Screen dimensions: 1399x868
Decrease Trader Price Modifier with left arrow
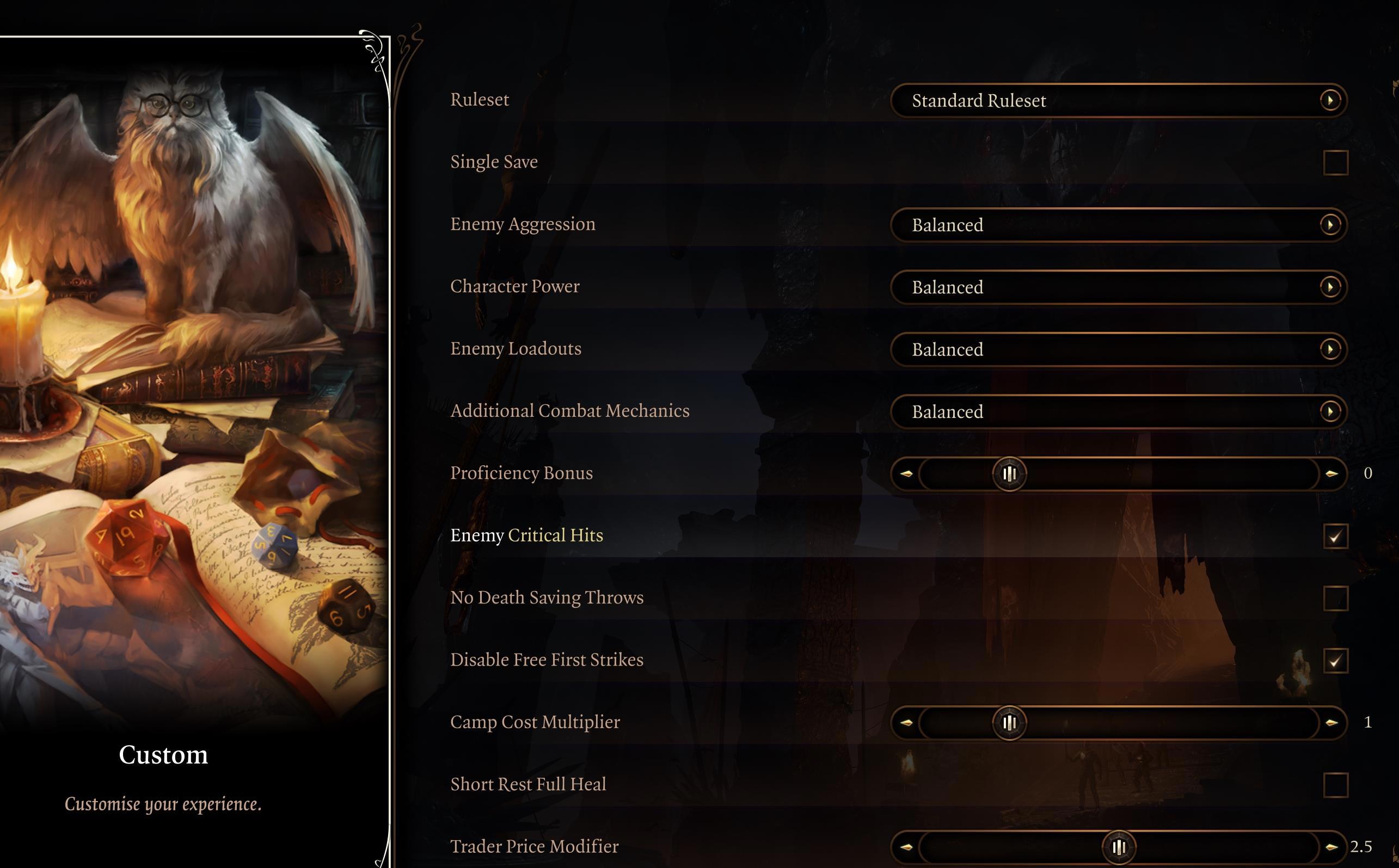[906, 847]
